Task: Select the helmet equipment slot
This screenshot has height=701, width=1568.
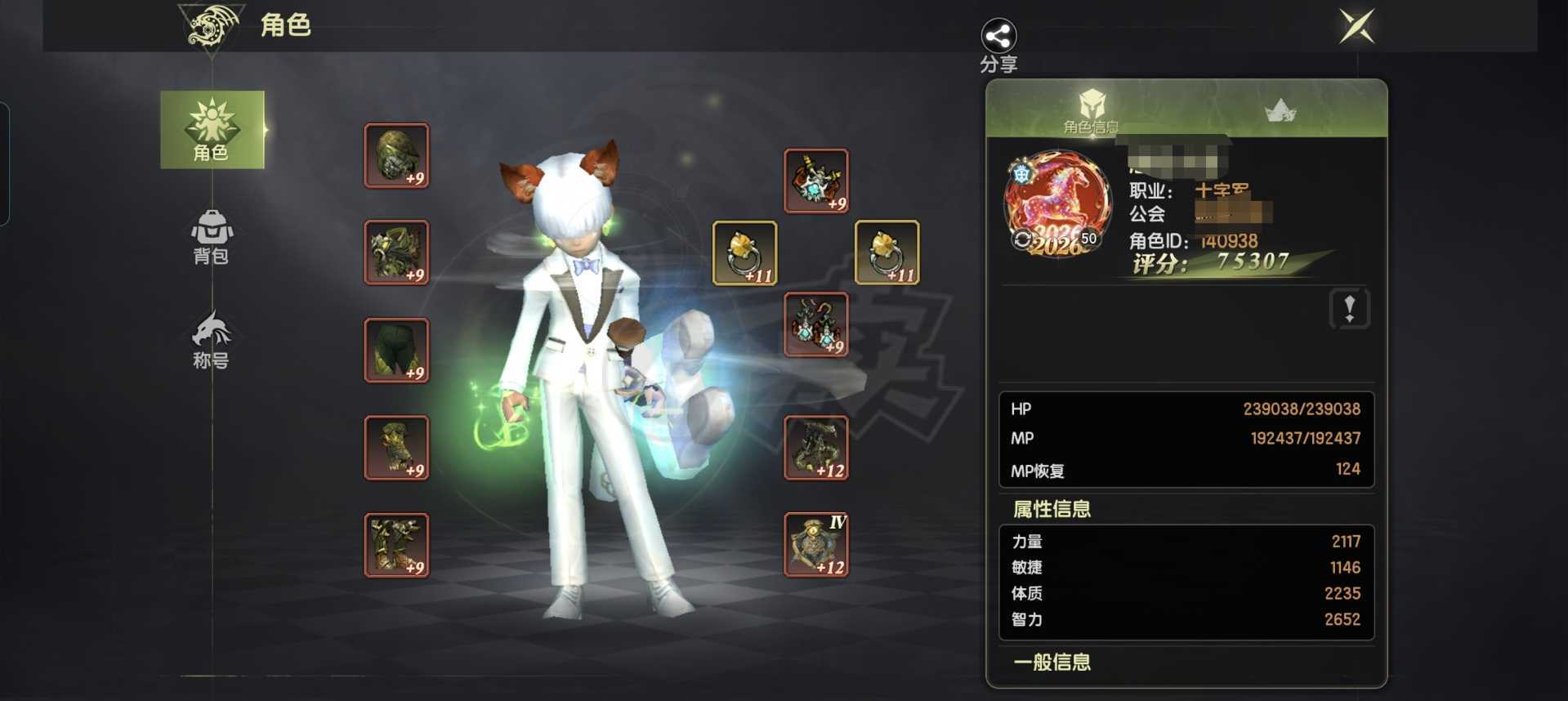Action: click(x=396, y=155)
